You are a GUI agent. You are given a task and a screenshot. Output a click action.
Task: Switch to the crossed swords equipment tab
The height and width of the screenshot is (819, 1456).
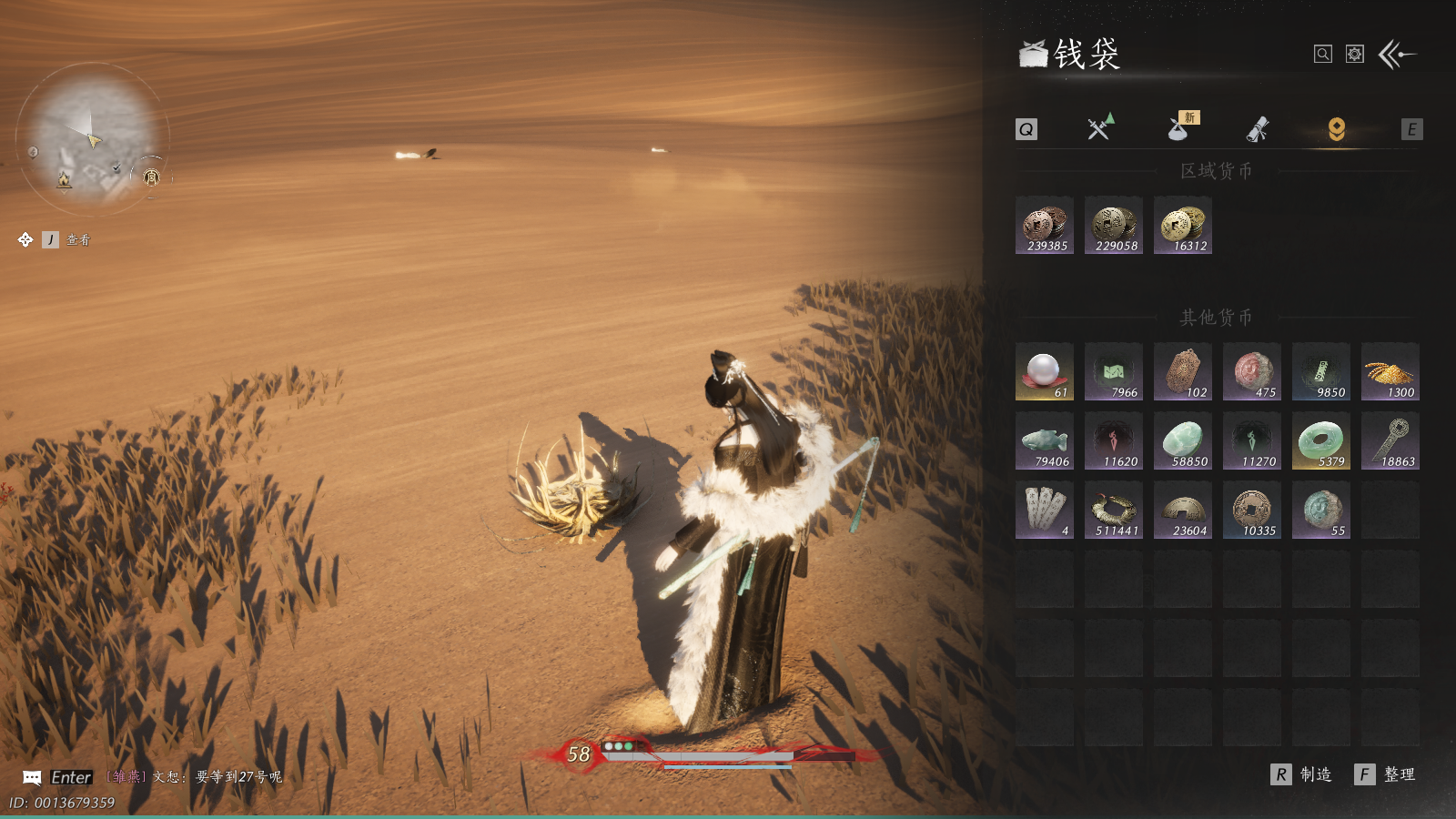tap(1100, 128)
